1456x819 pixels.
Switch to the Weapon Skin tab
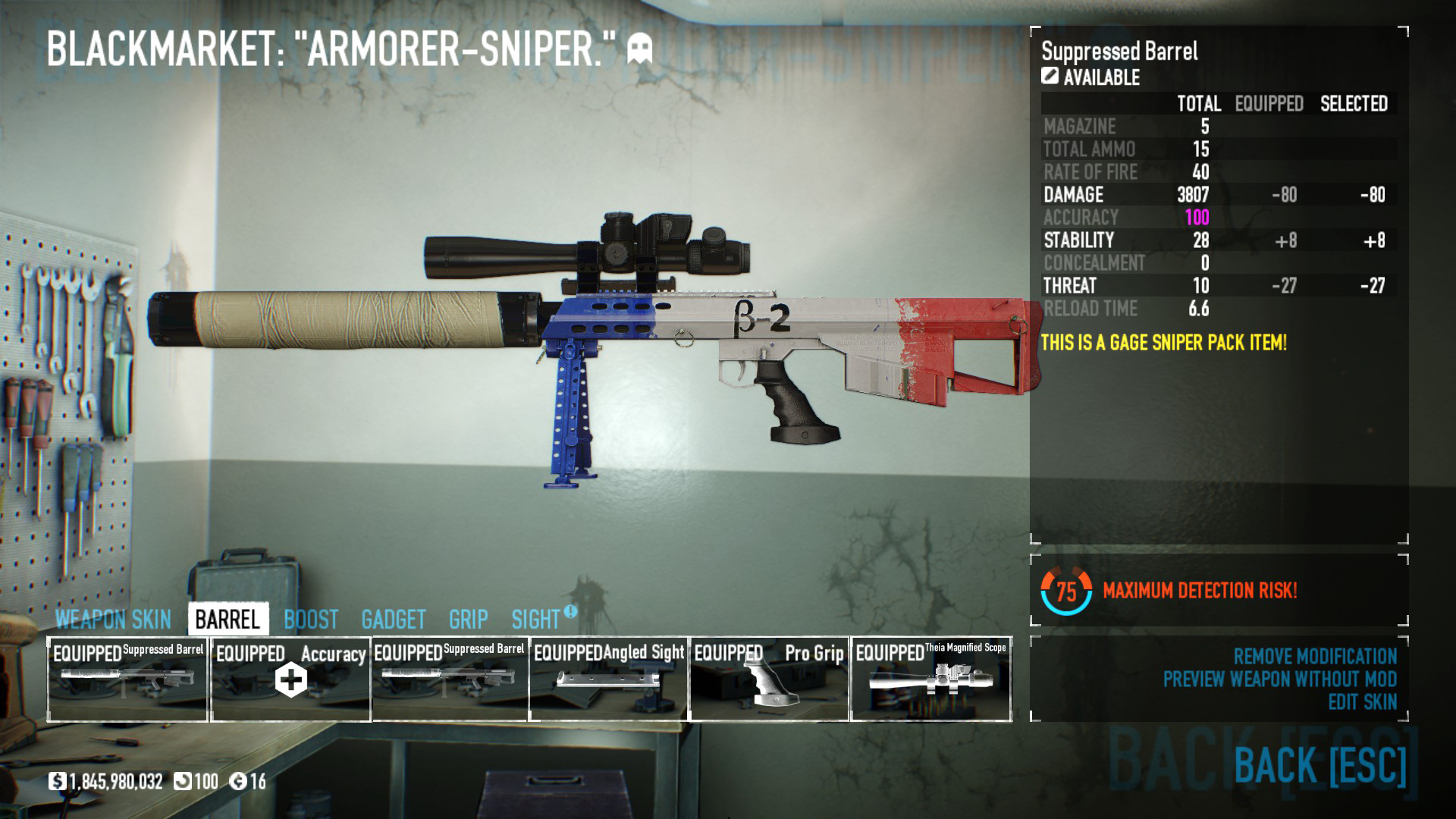point(113,620)
